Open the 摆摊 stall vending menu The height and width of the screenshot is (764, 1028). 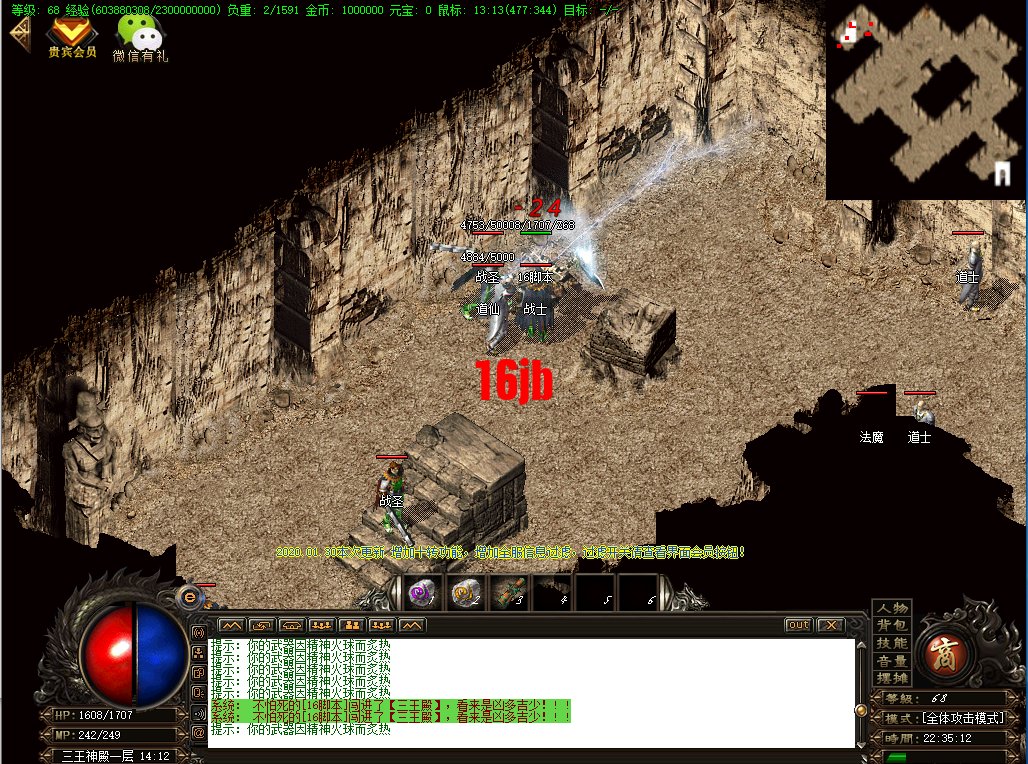pos(892,679)
